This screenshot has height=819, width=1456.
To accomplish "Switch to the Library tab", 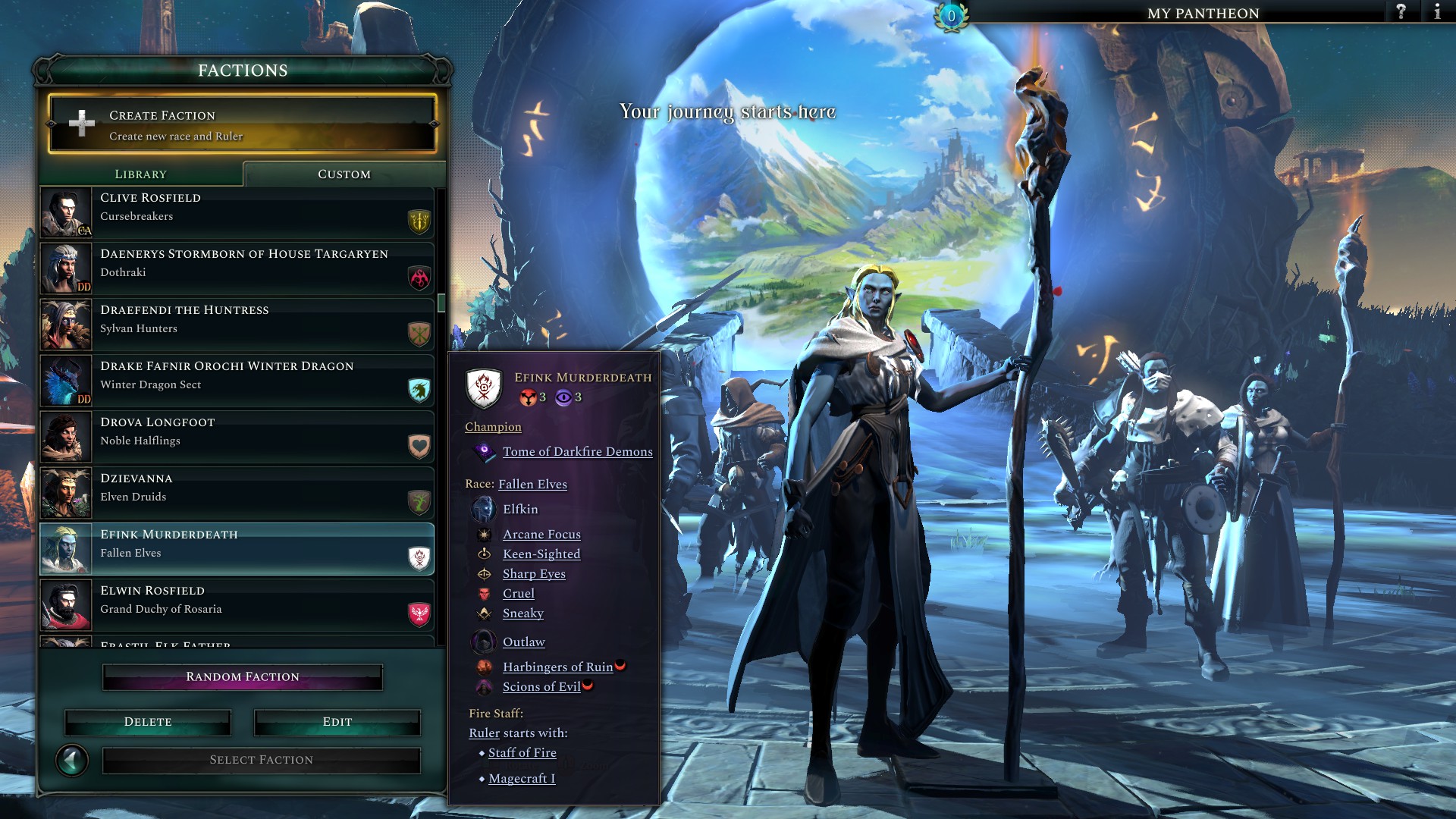I will pyautogui.click(x=140, y=174).
